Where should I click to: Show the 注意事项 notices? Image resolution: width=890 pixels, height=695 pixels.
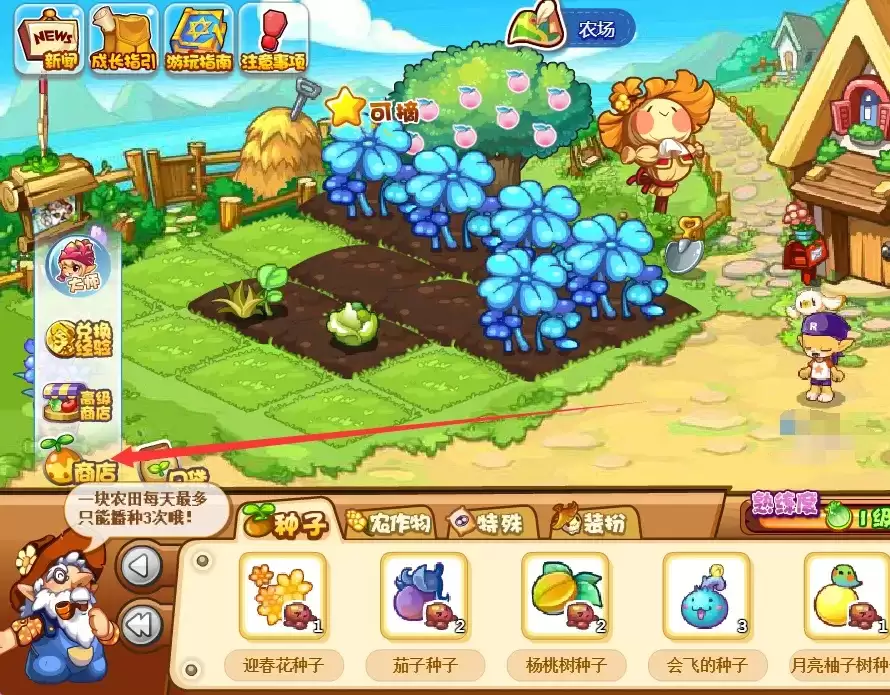click(272, 39)
